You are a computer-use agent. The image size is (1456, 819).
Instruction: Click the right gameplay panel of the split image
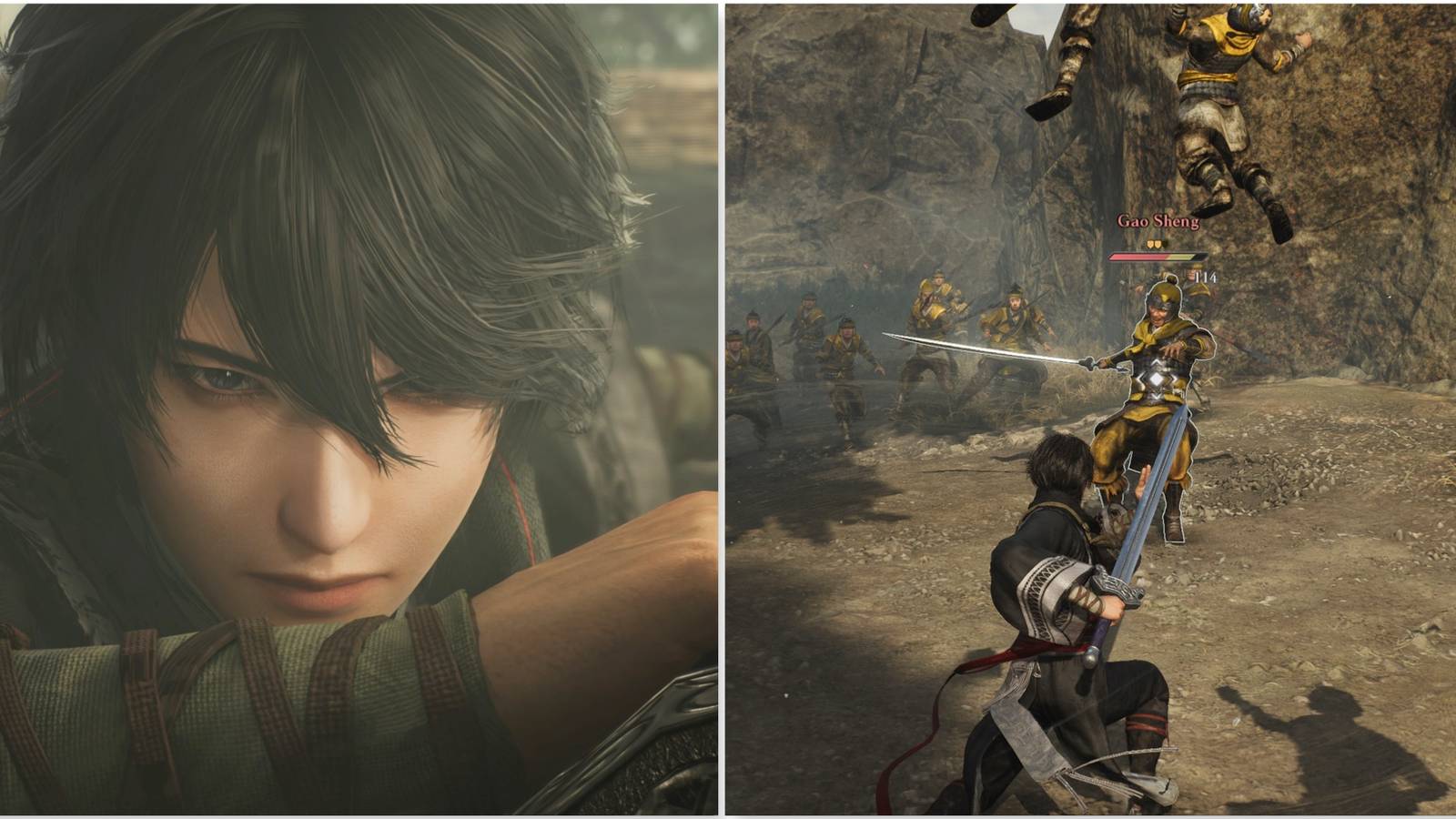(1092, 409)
